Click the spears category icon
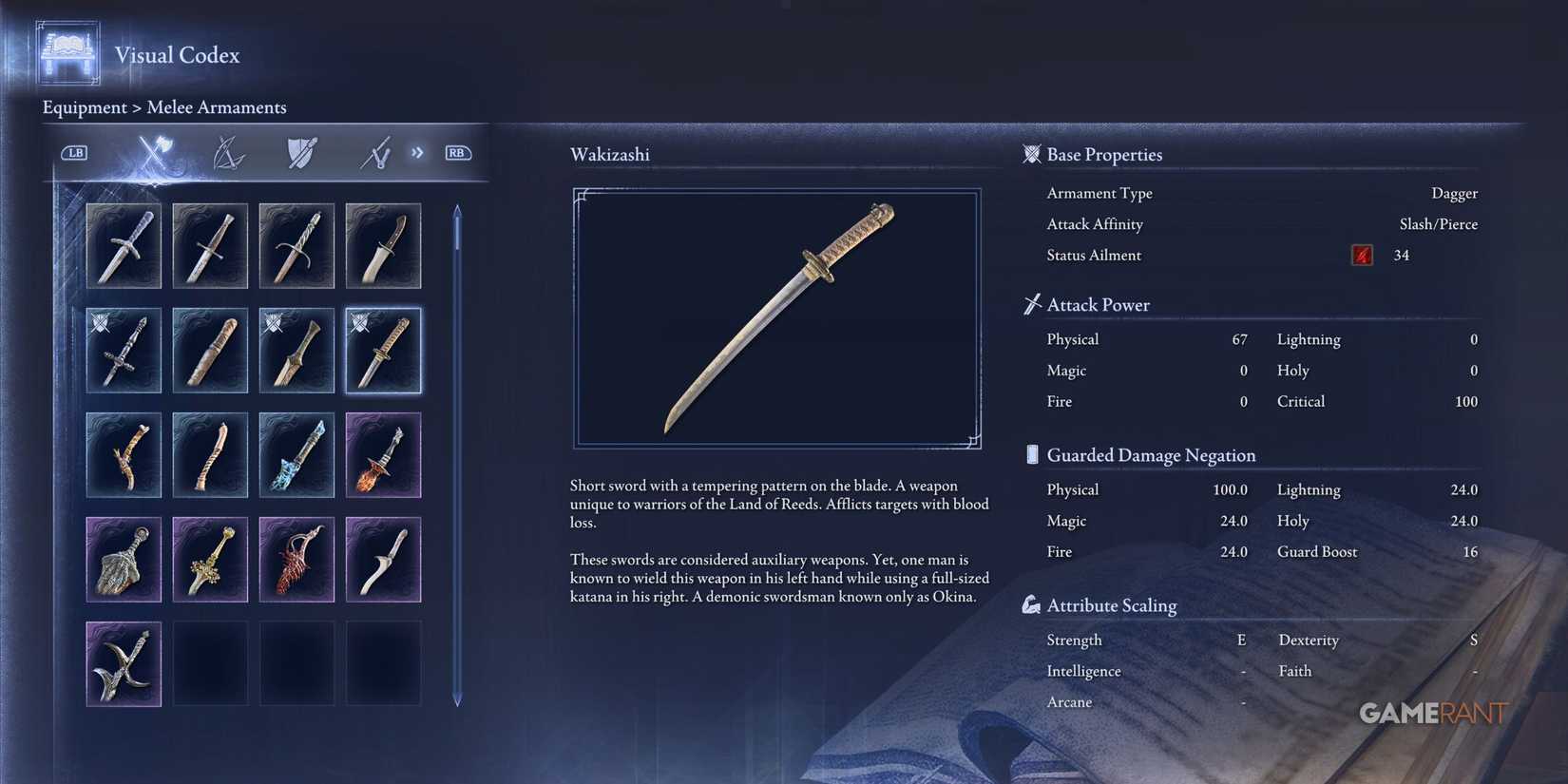The width and height of the screenshot is (1568, 784). [x=374, y=152]
